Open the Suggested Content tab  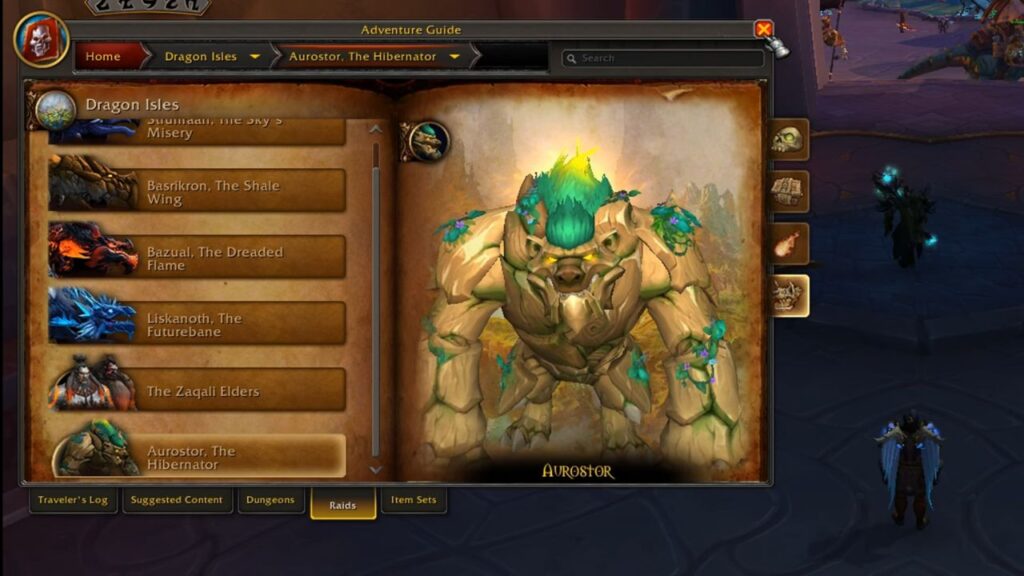point(177,500)
